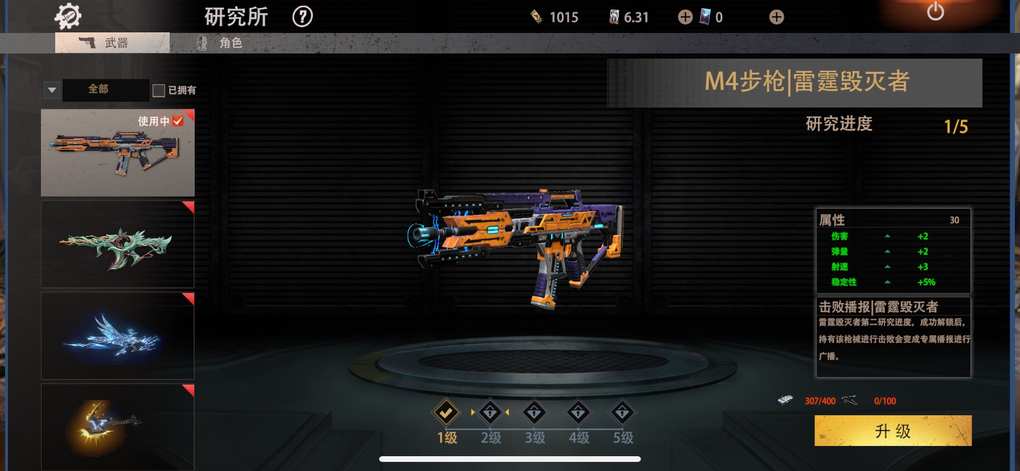Image resolution: width=1020 pixels, height=471 pixels.
Task: Select the blue crystal weapon thumbnail
Action: pos(117,335)
